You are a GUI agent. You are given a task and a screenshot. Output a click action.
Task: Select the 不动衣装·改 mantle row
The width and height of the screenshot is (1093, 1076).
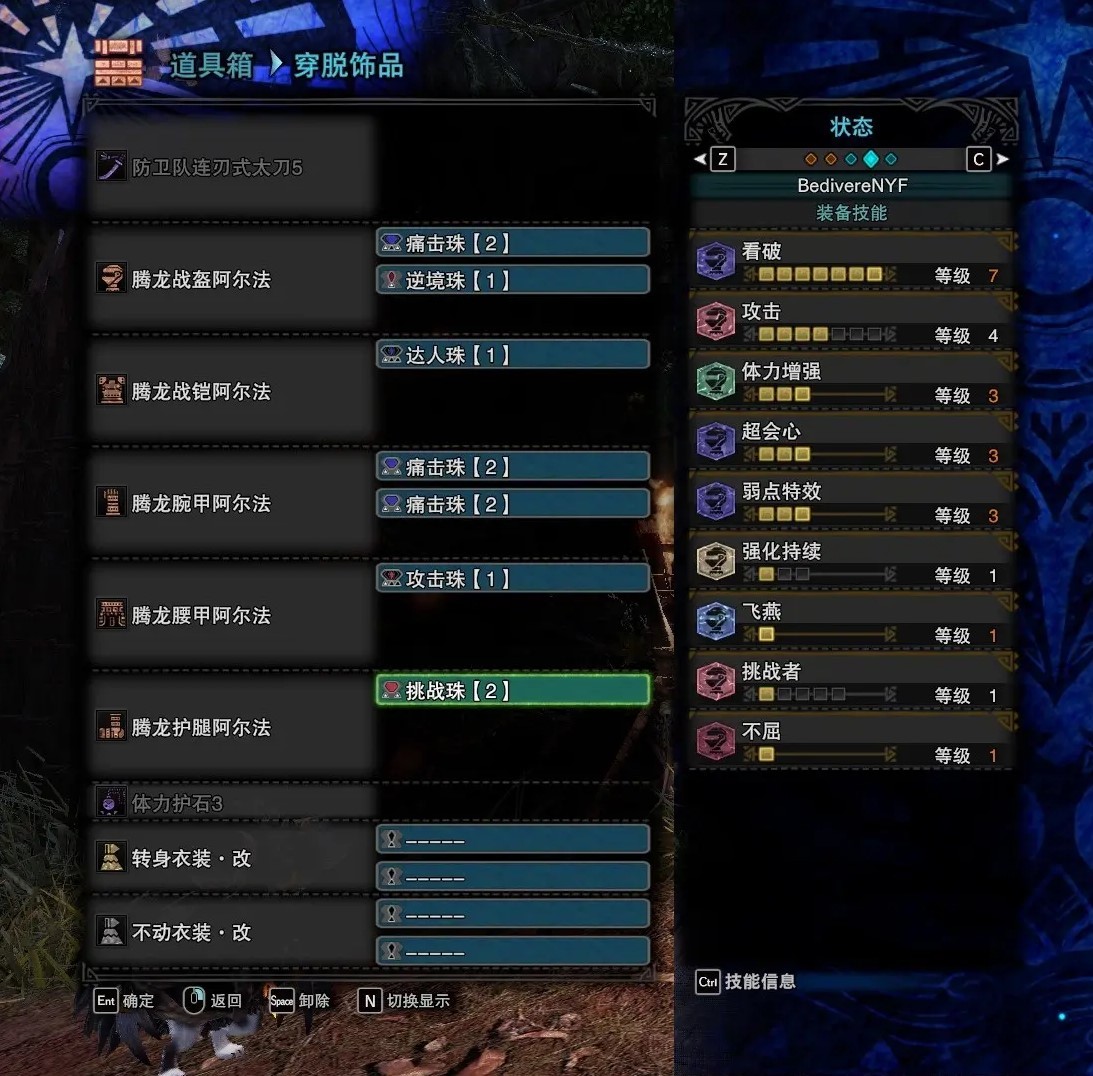230,932
